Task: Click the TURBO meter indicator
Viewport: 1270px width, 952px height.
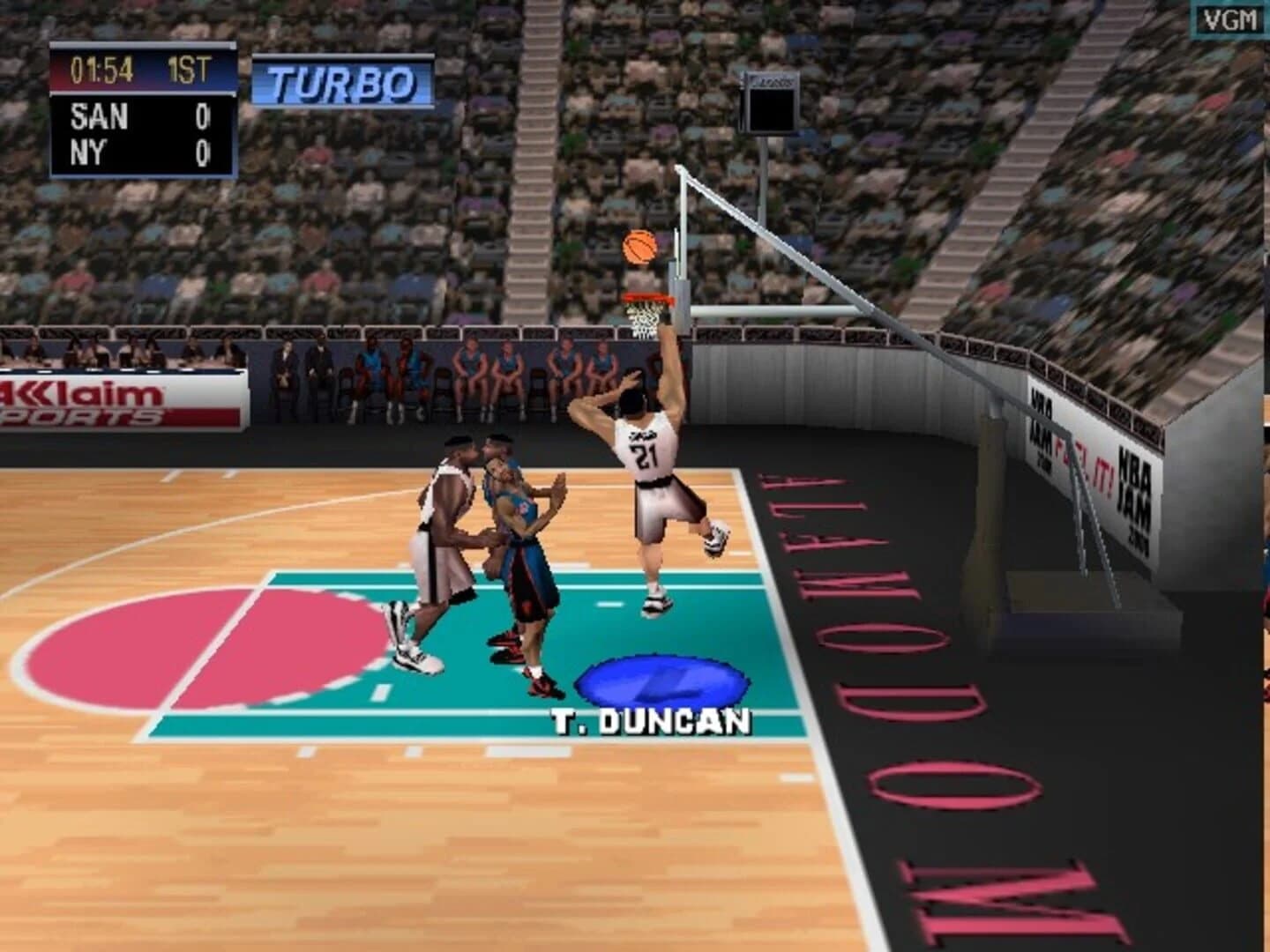Action: pyautogui.click(x=340, y=82)
